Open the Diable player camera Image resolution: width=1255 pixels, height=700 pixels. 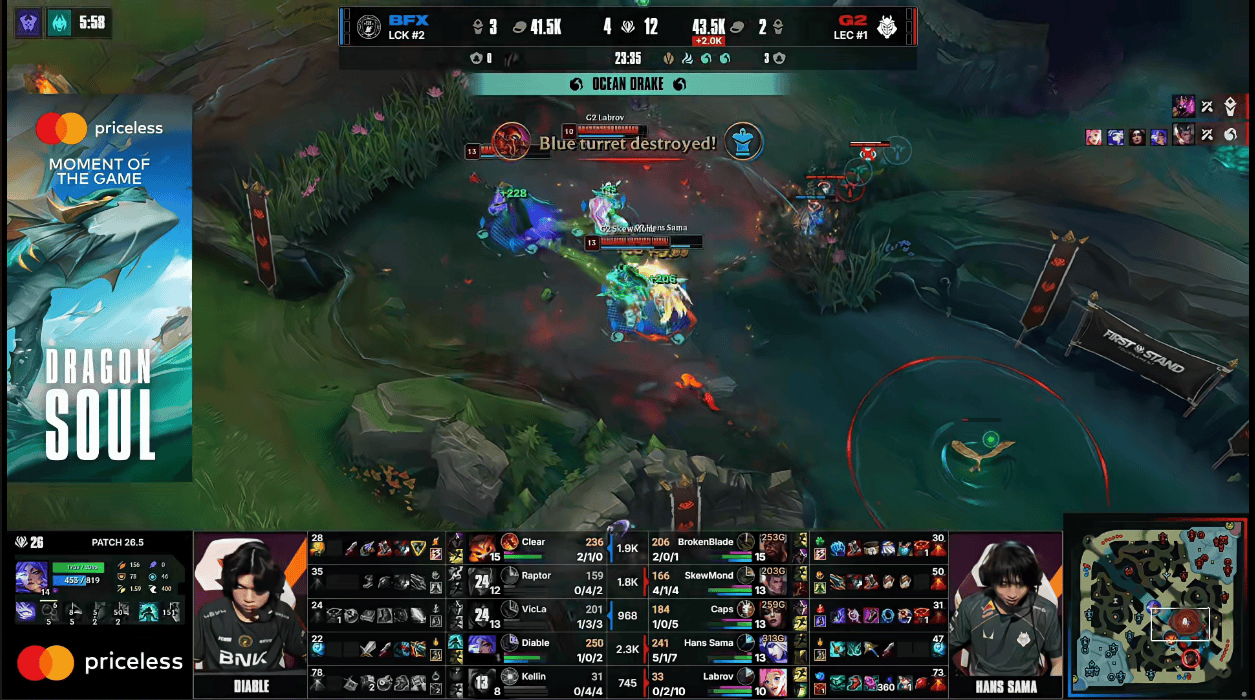(250, 605)
